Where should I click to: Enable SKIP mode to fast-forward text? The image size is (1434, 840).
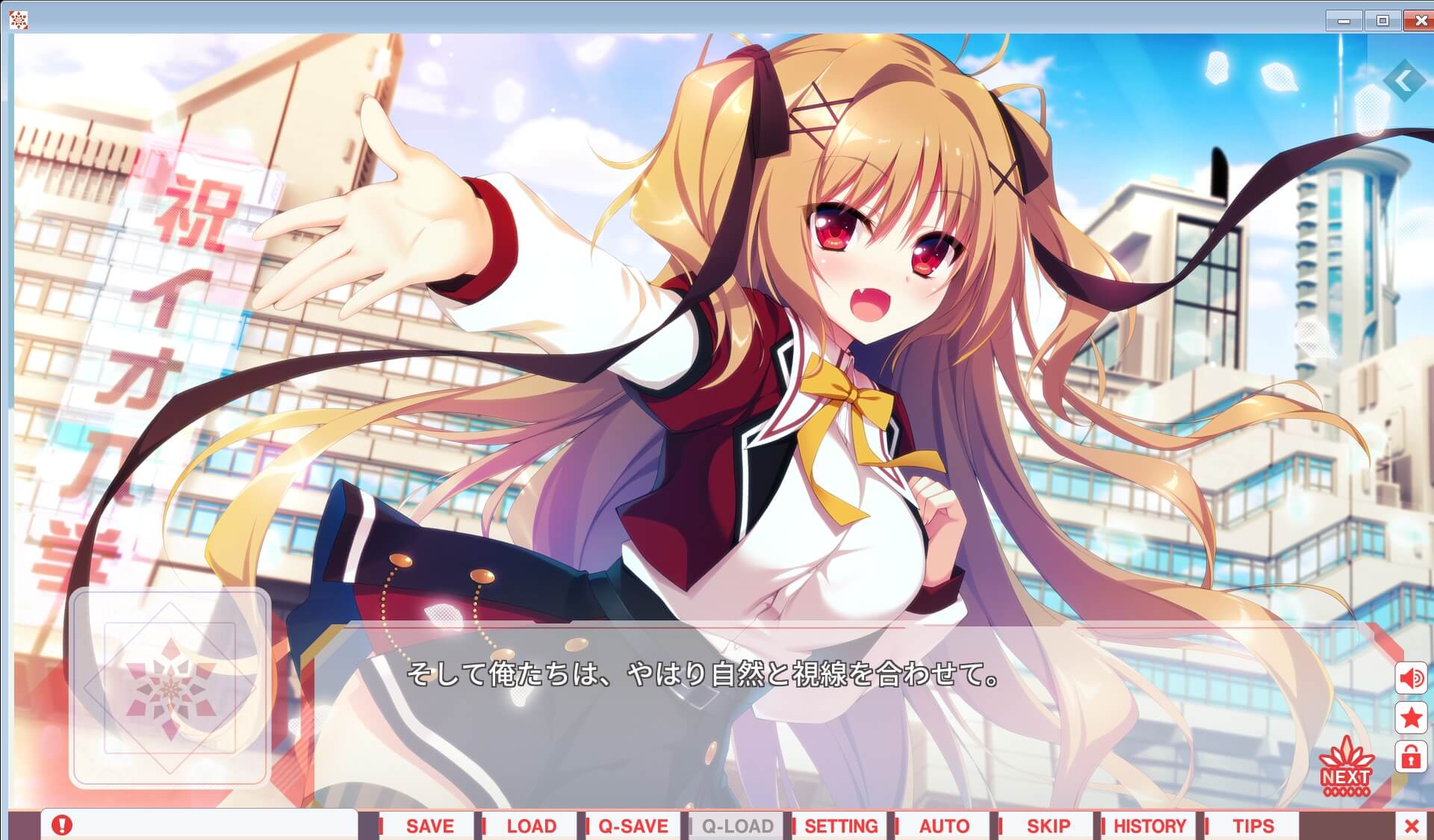1049,826
